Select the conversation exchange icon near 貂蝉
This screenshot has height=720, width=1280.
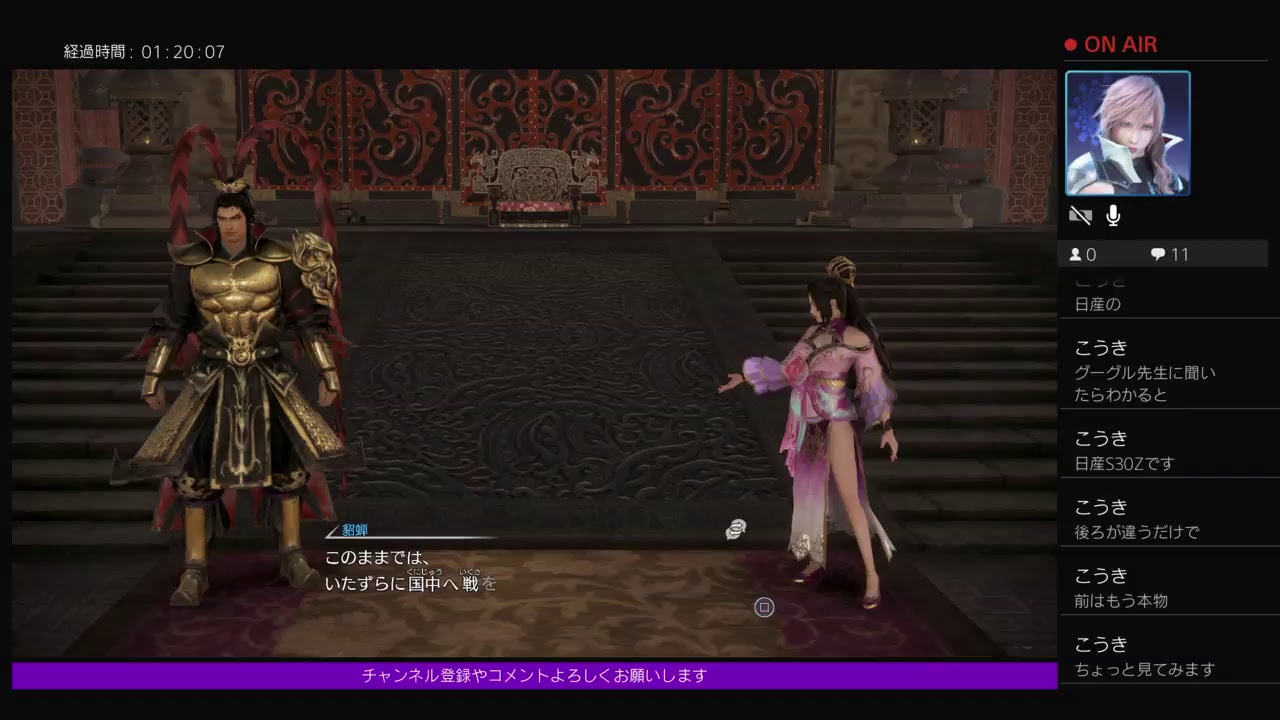click(x=737, y=529)
